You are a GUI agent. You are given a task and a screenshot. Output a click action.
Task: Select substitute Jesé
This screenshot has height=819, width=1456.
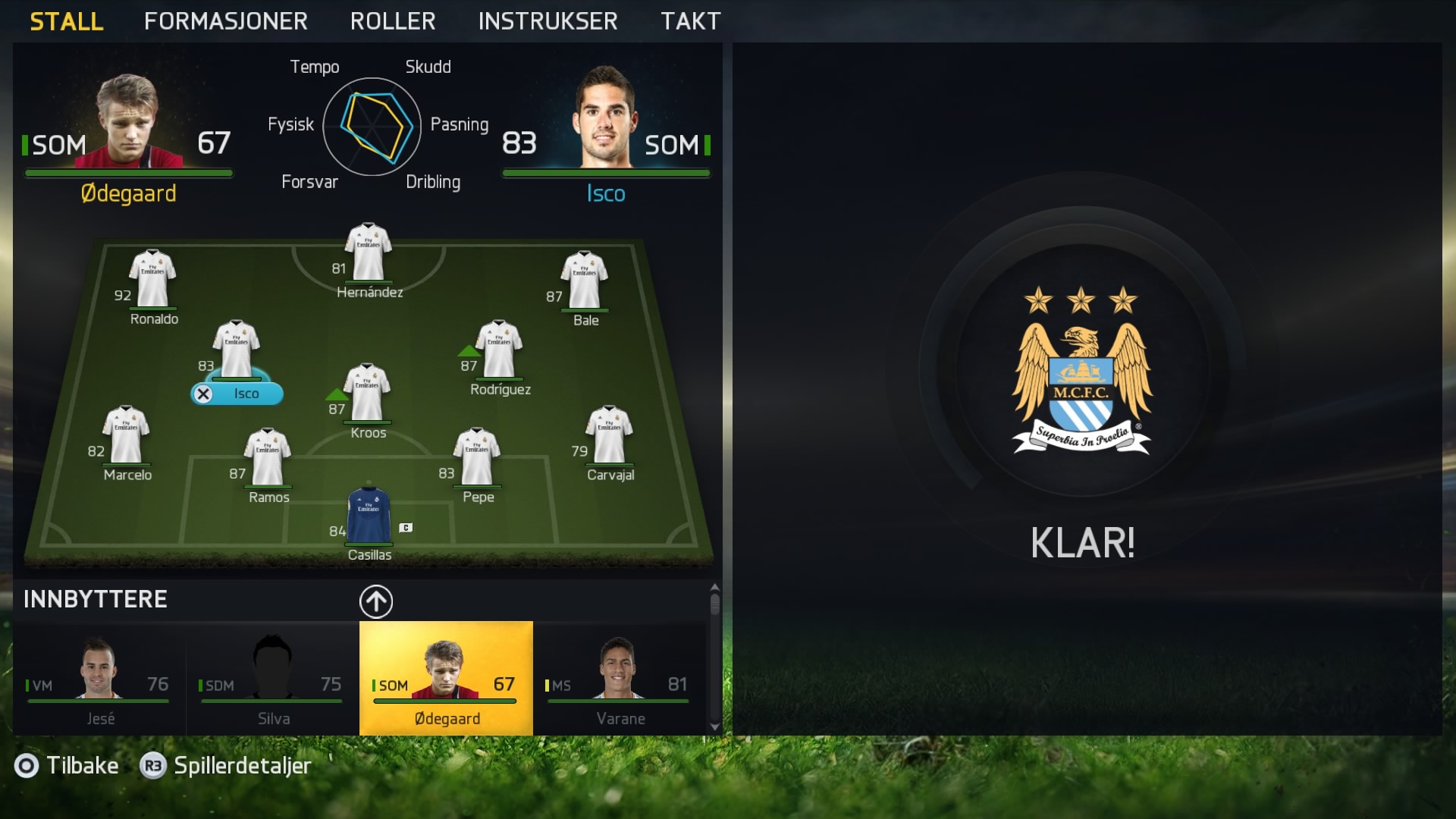click(x=99, y=678)
